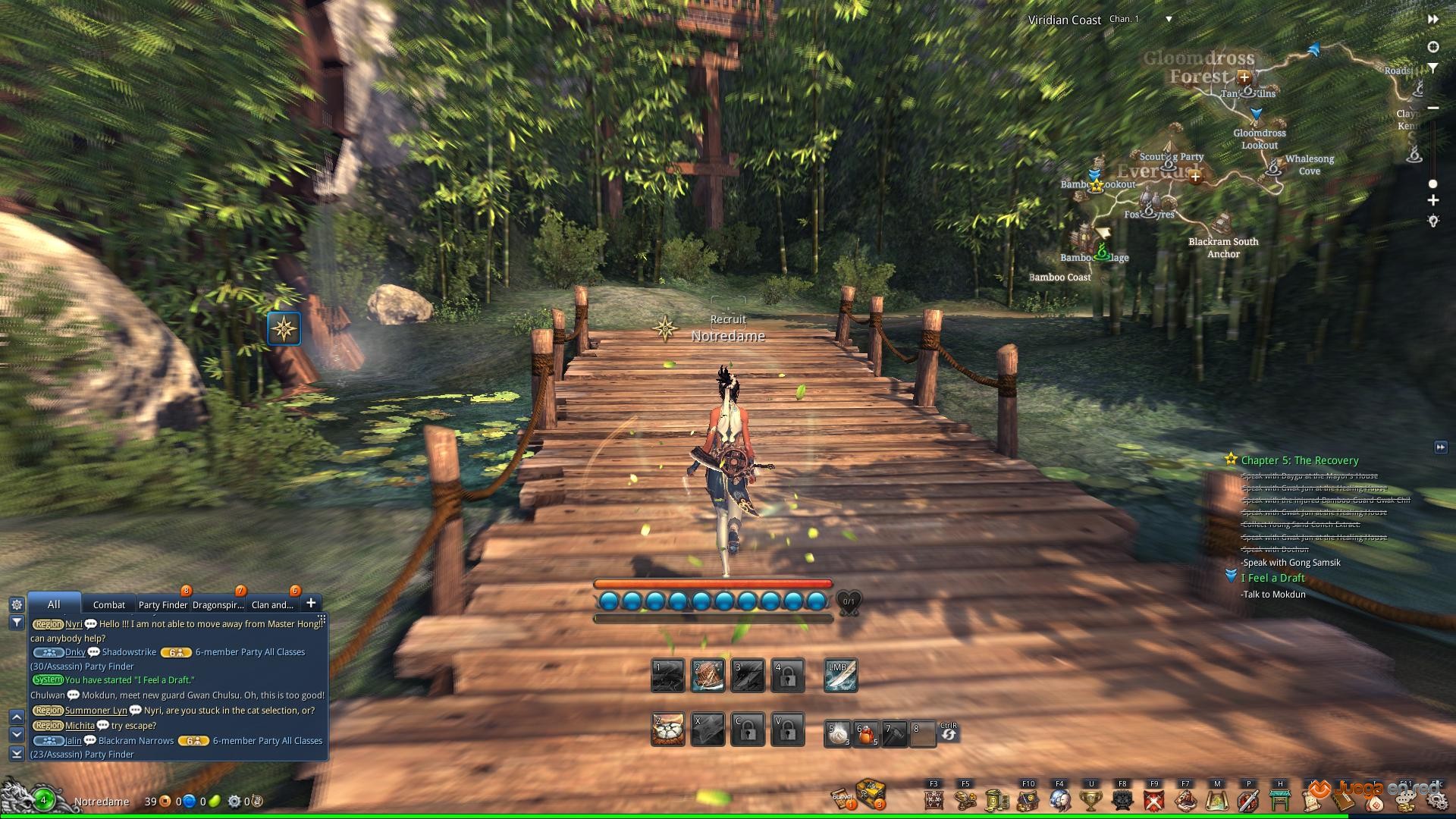Use skill in slot 2
The image size is (1456, 819).
(708, 676)
